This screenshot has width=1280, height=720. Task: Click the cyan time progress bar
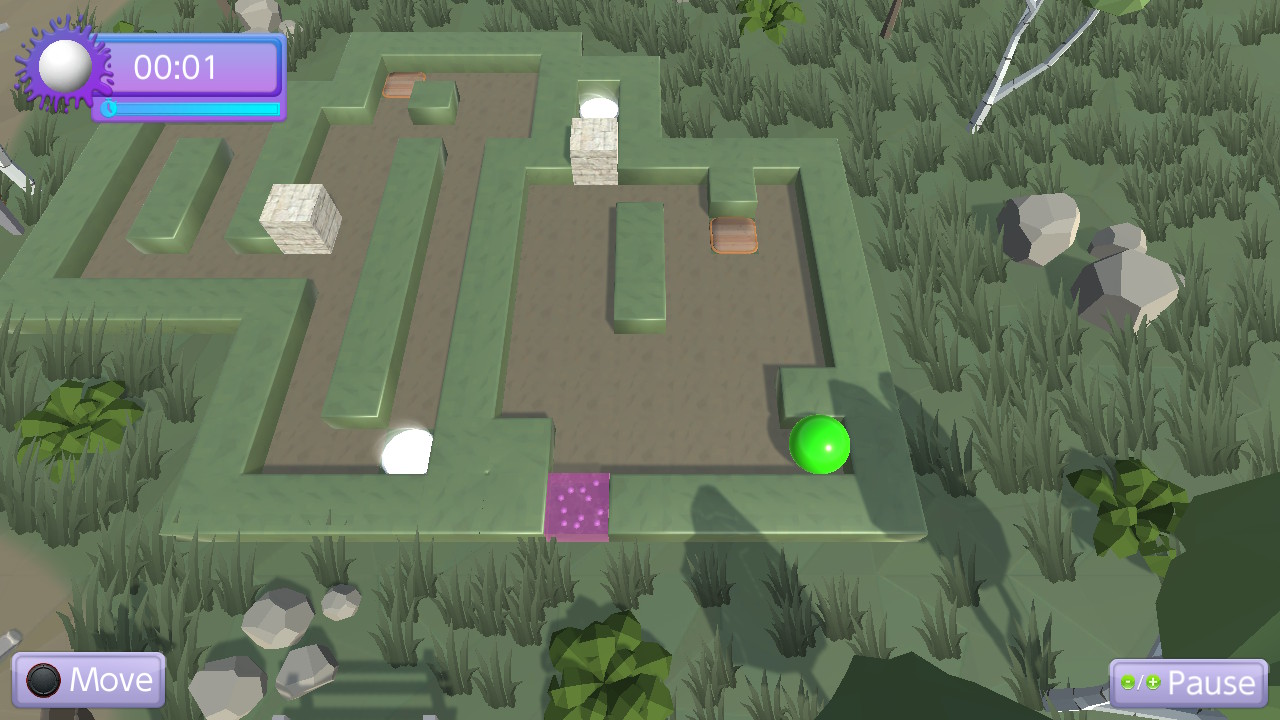[x=196, y=110]
